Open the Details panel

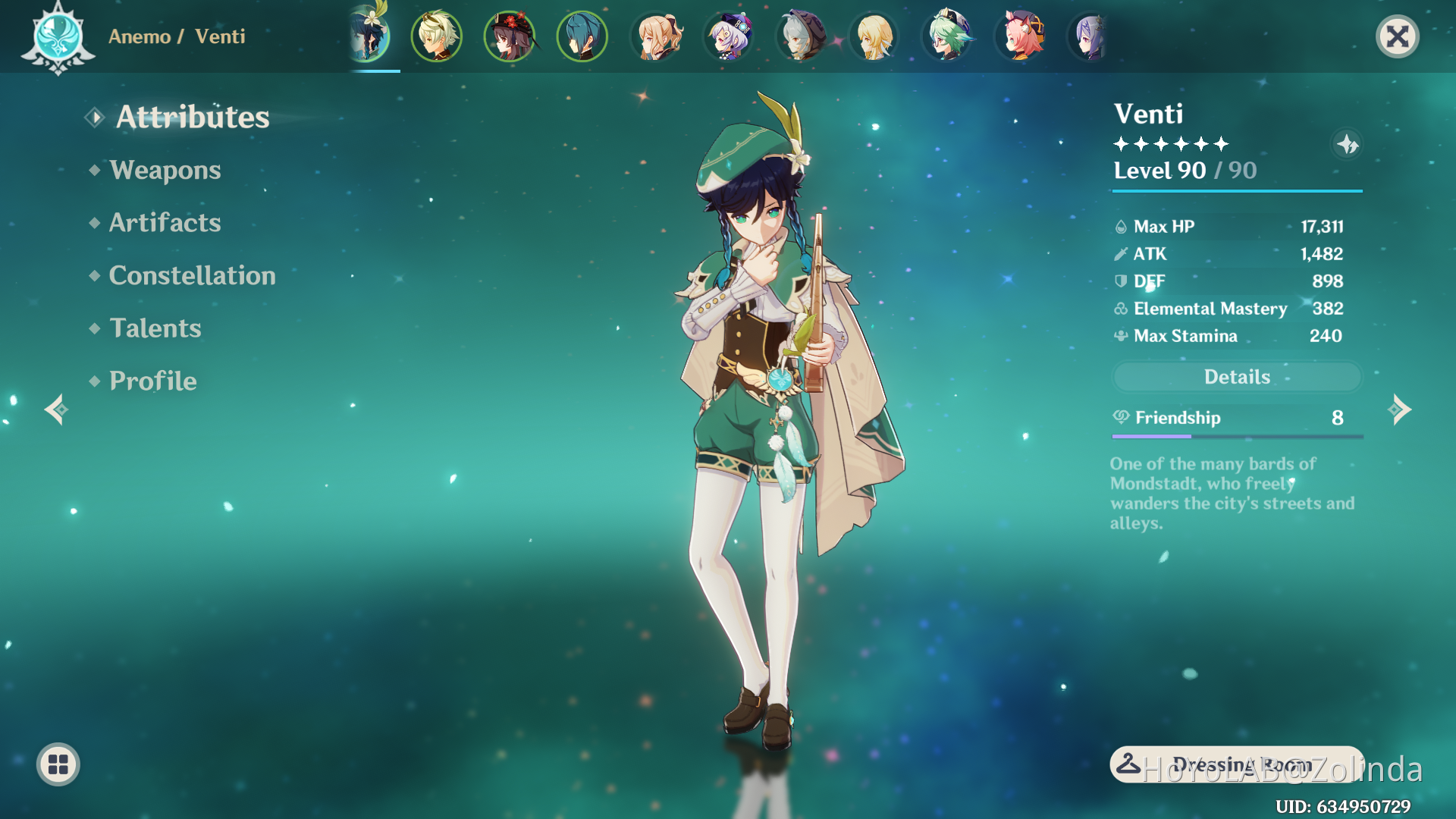pos(1236,377)
